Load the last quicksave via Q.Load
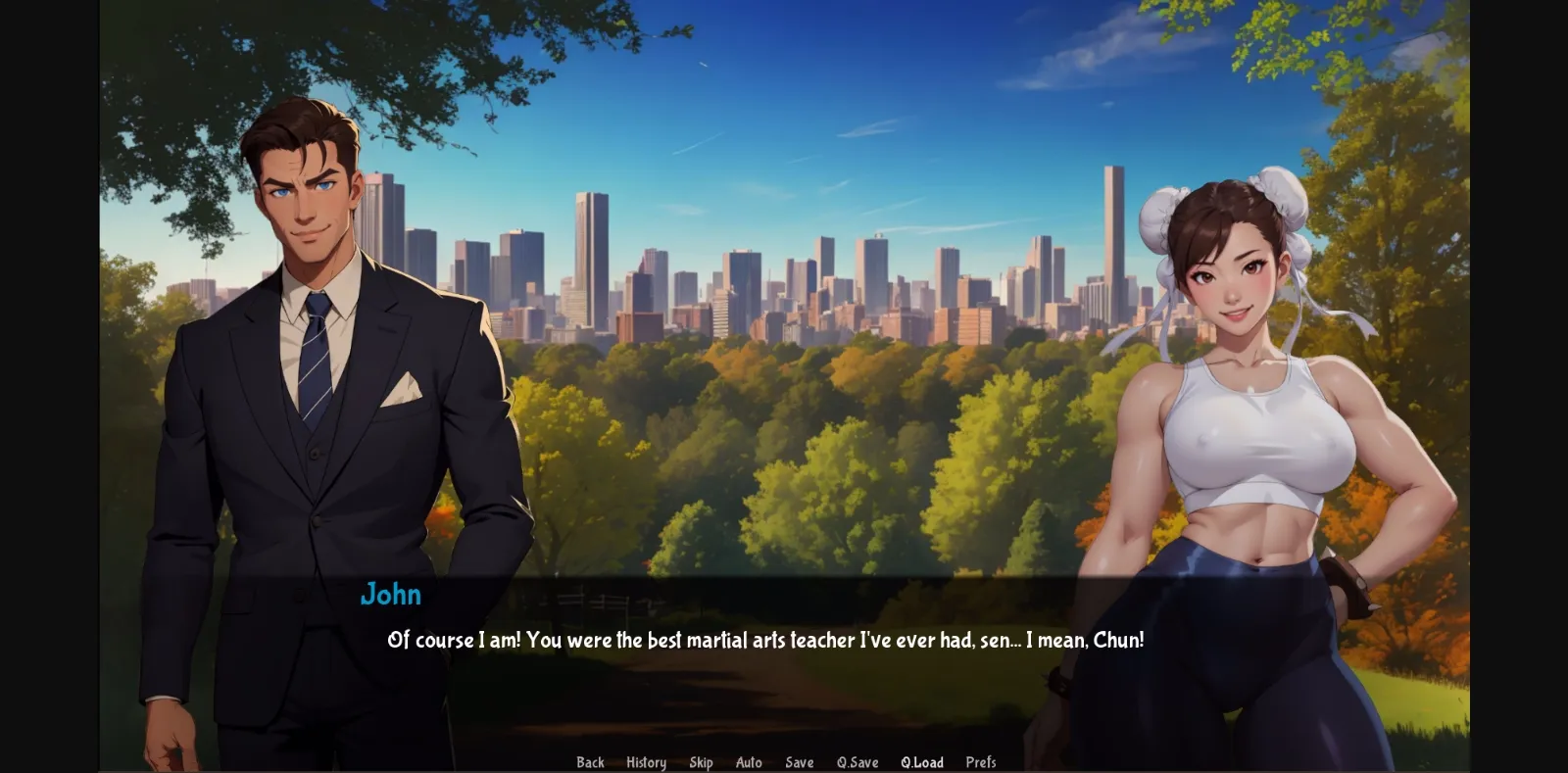 click(922, 761)
